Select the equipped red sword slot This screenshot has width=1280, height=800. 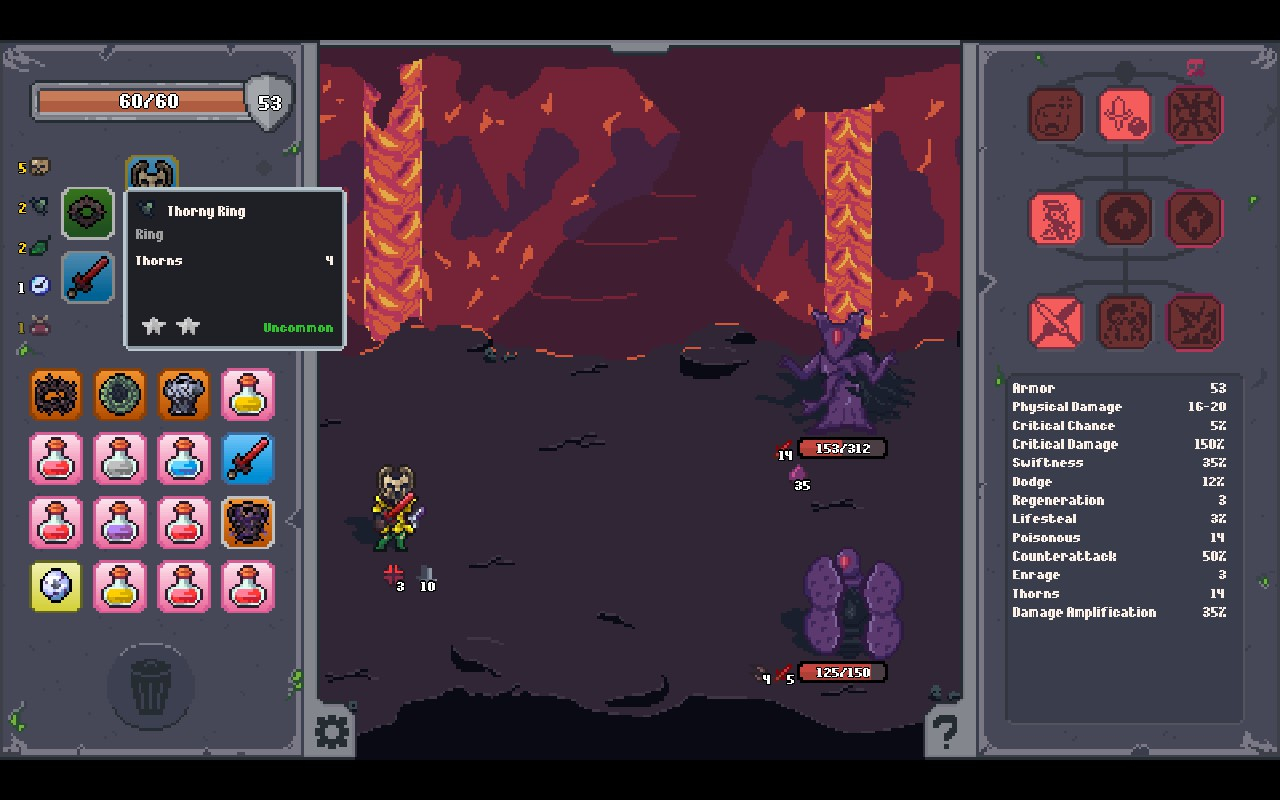pyautogui.click(x=88, y=277)
